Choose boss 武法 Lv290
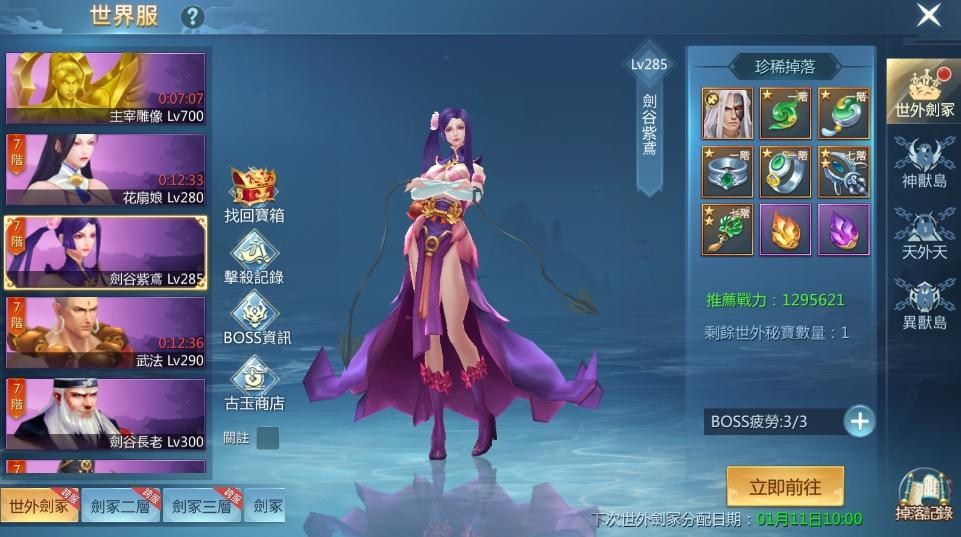This screenshot has width=961, height=537. 105,333
